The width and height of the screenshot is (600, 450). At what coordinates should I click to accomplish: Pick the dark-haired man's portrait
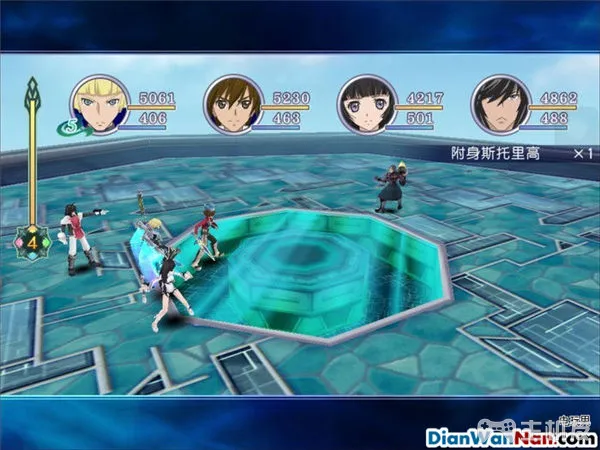[495, 104]
